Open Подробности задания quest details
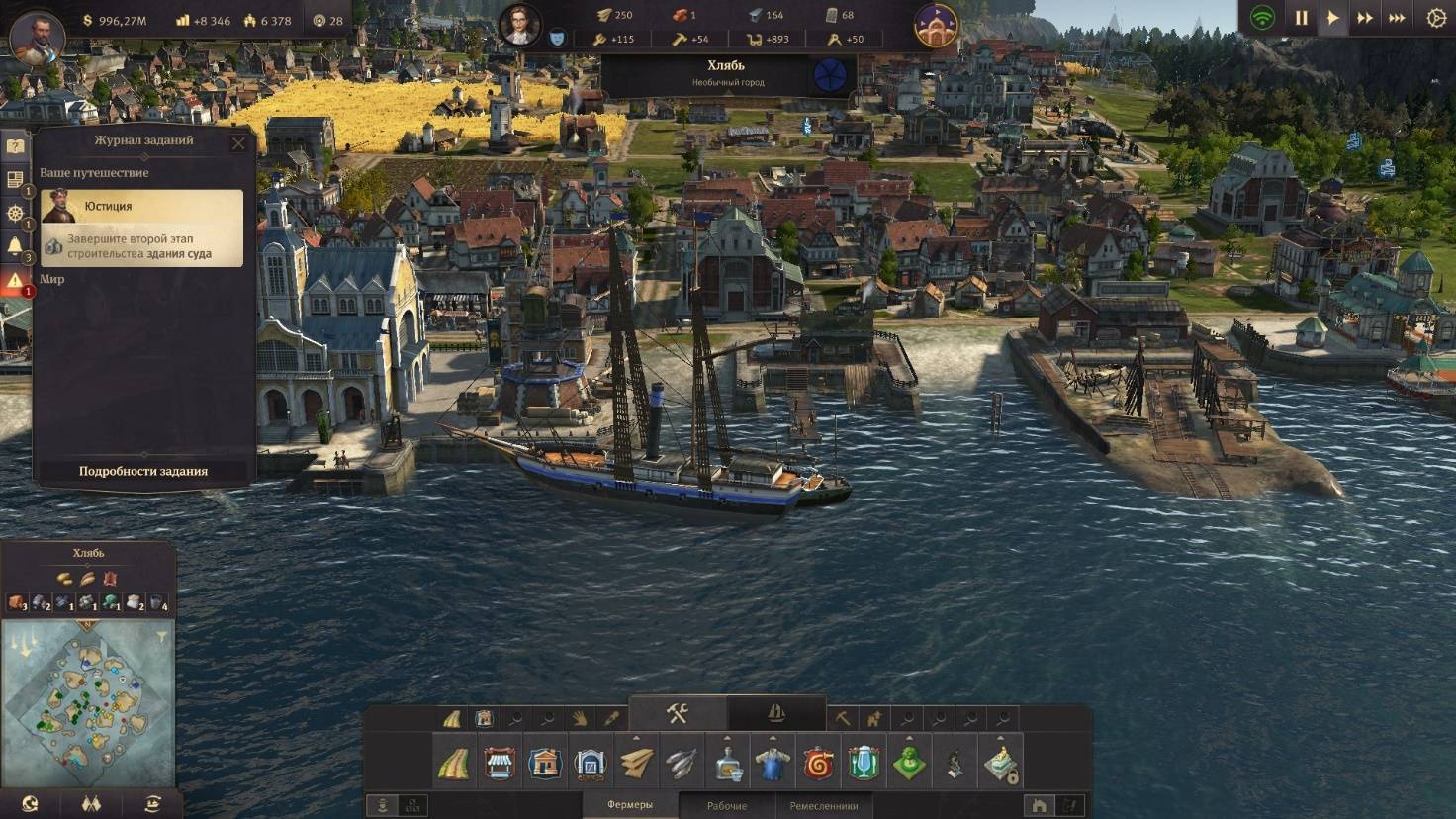The image size is (1456, 819). [143, 471]
